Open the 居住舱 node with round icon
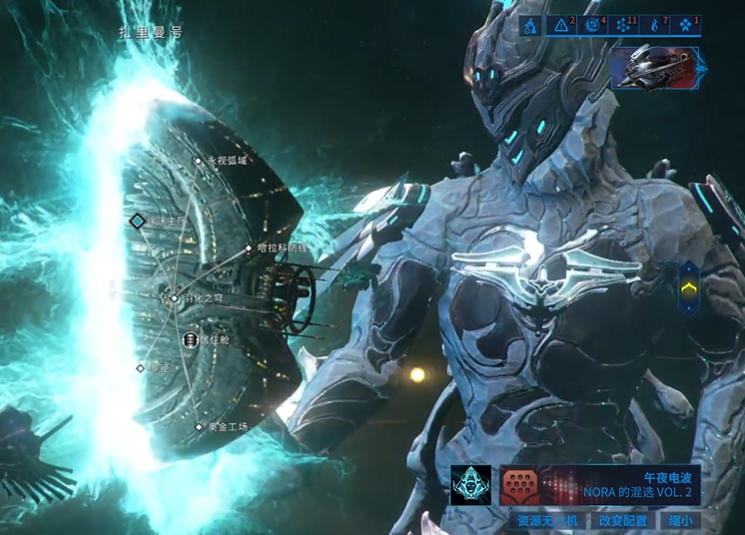This screenshot has height=535, width=745. coord(190,341)
